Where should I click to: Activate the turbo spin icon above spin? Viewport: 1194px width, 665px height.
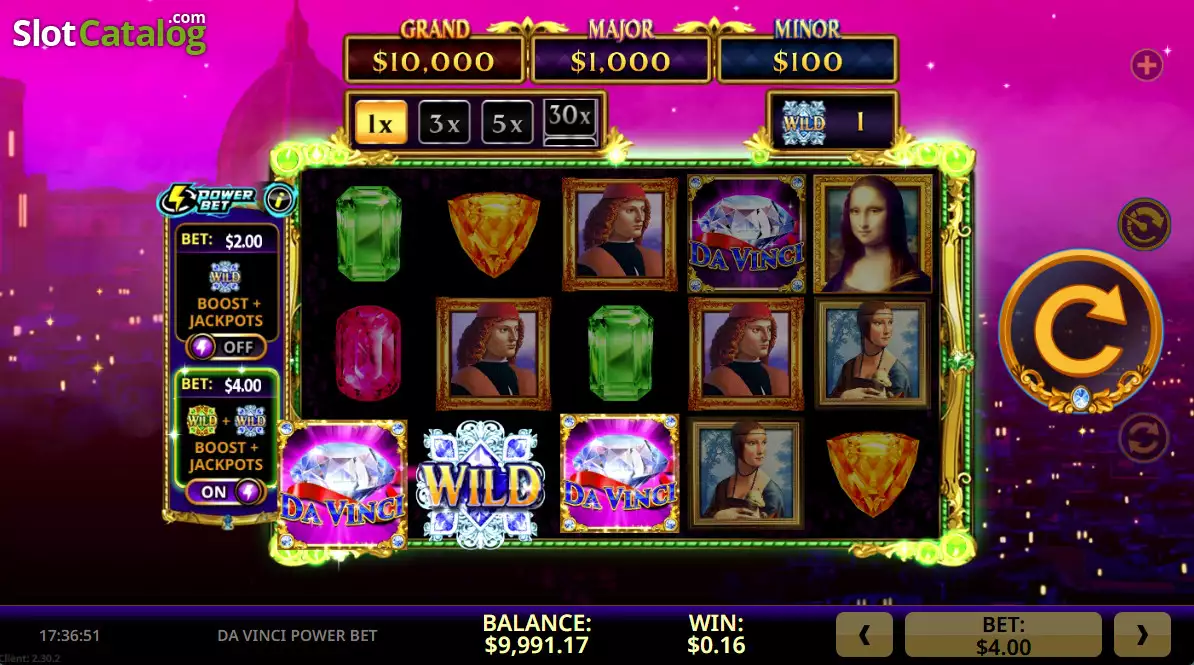1144,223
